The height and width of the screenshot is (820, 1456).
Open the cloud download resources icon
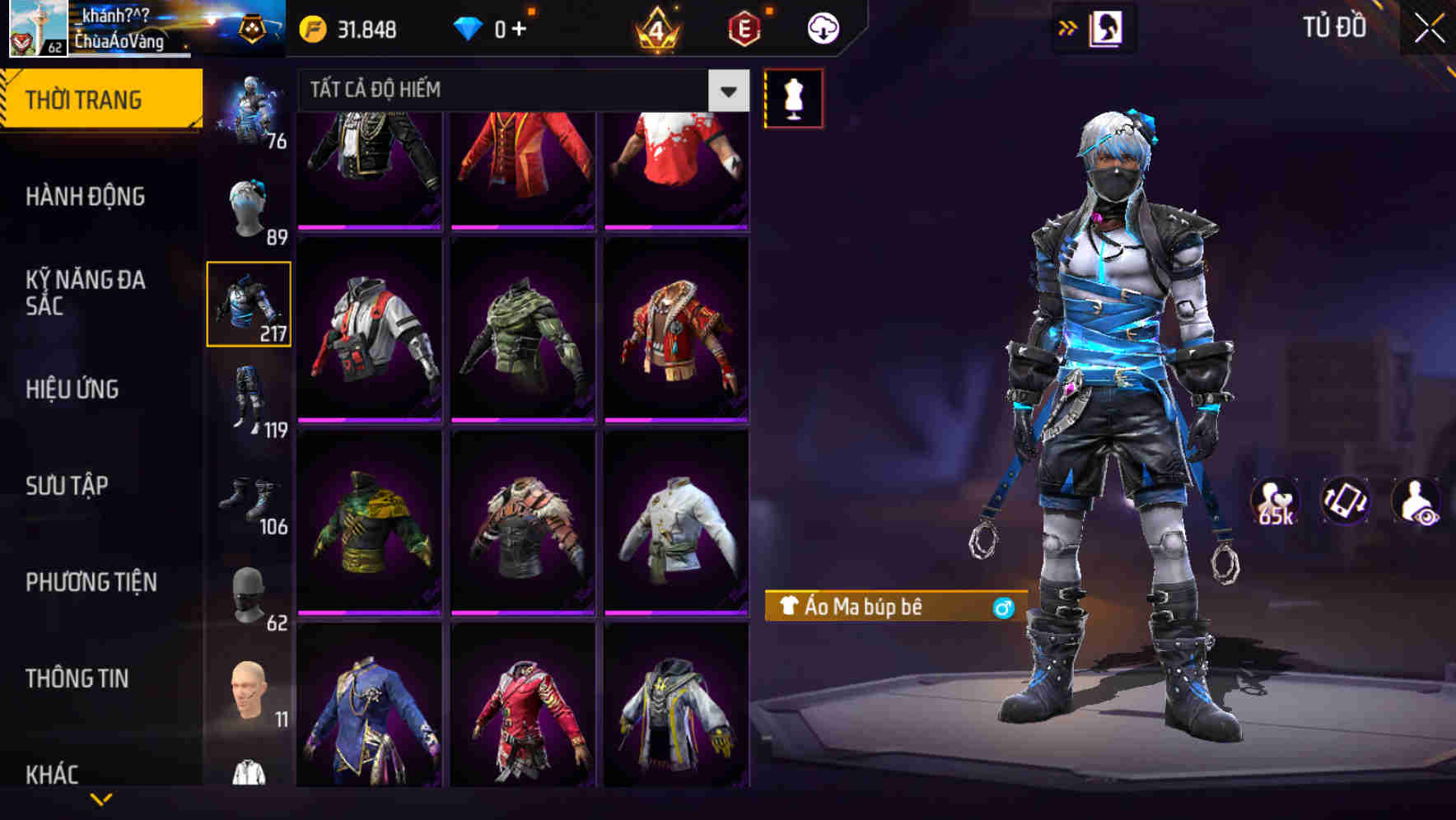click(823, 28)
